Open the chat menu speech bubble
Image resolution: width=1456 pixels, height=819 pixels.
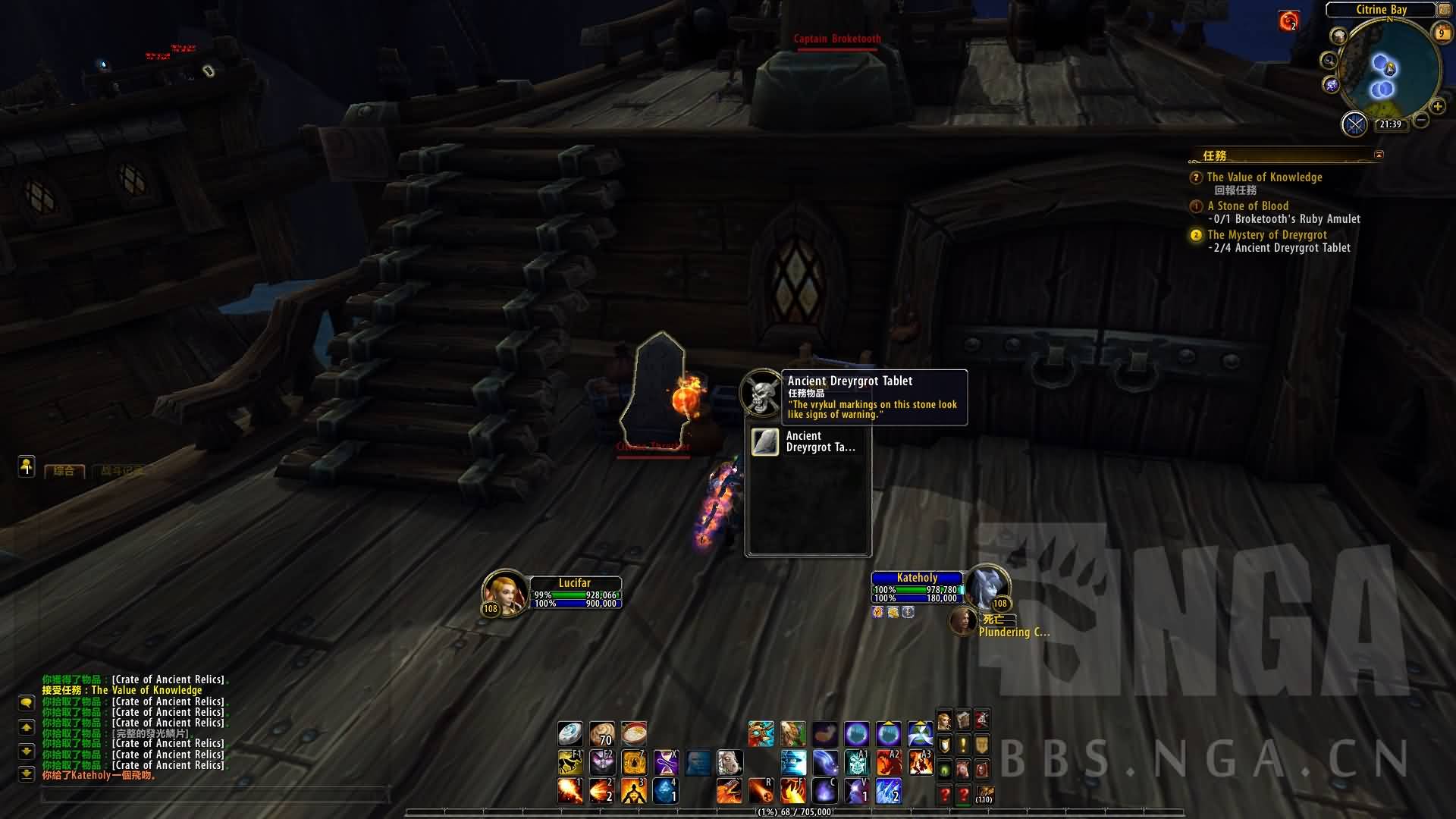(x=27, y=703)
